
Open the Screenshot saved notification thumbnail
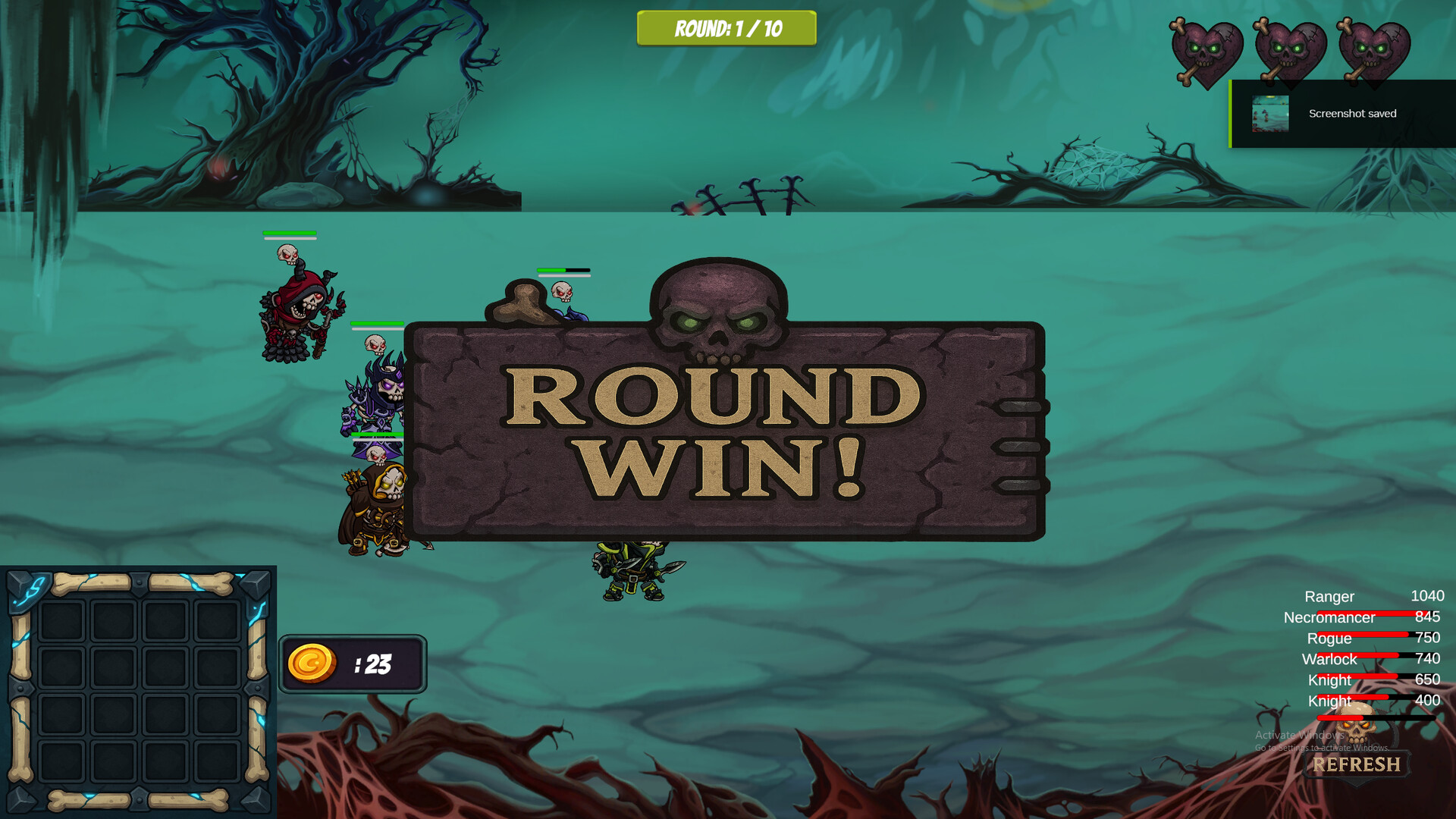[x=1270, y=114]
